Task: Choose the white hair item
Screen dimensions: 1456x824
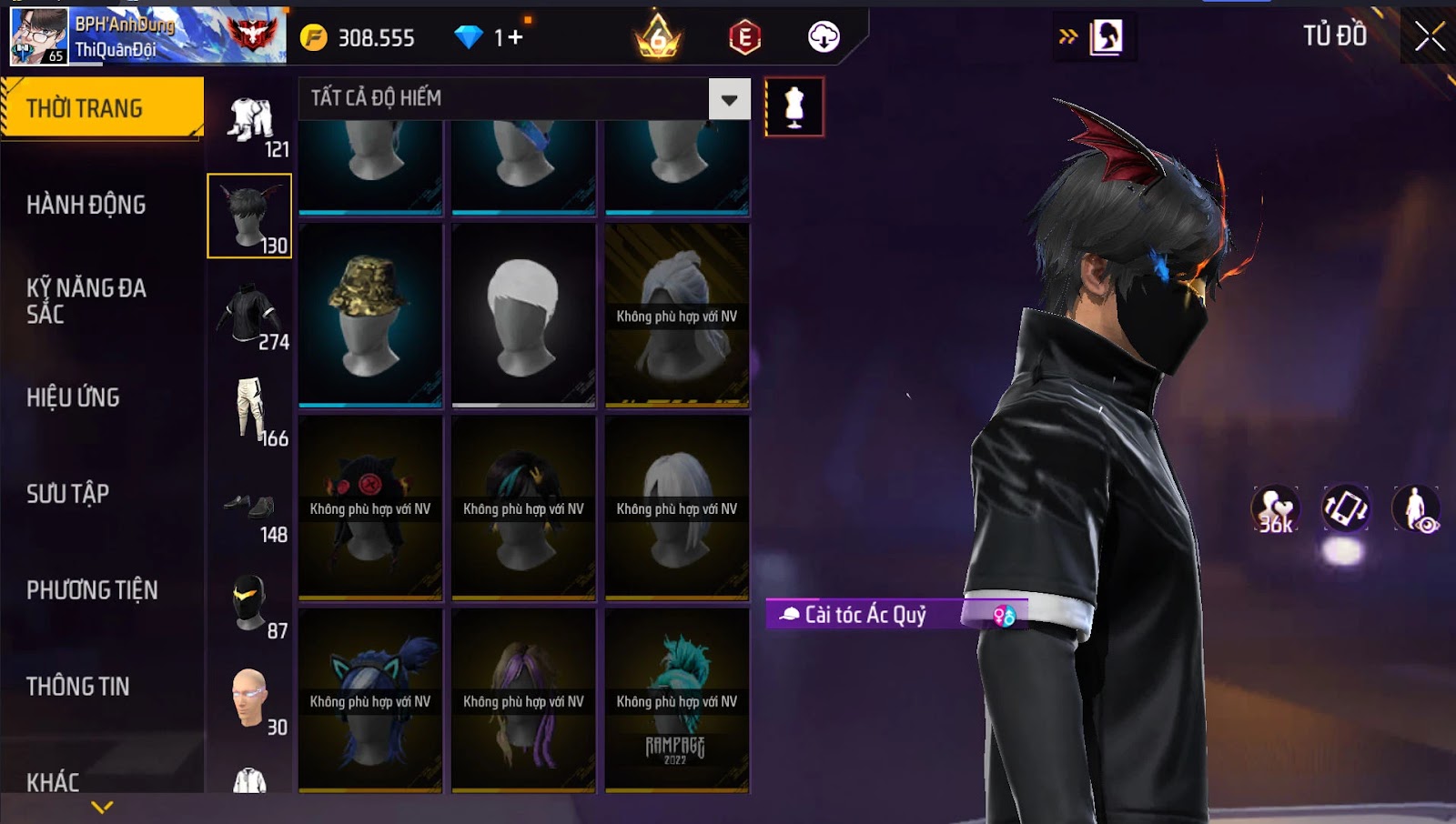Action: pyautogui.click(x=523, y=314)
